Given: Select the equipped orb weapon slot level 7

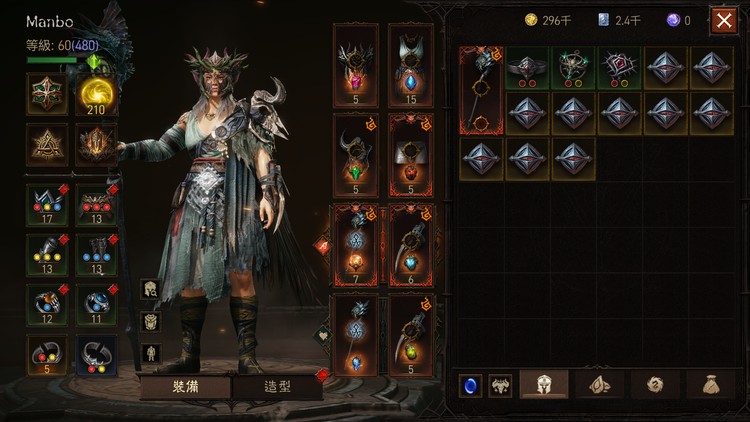Looking at the screenshot, I should pyautogui.click(x=355, y=247).
